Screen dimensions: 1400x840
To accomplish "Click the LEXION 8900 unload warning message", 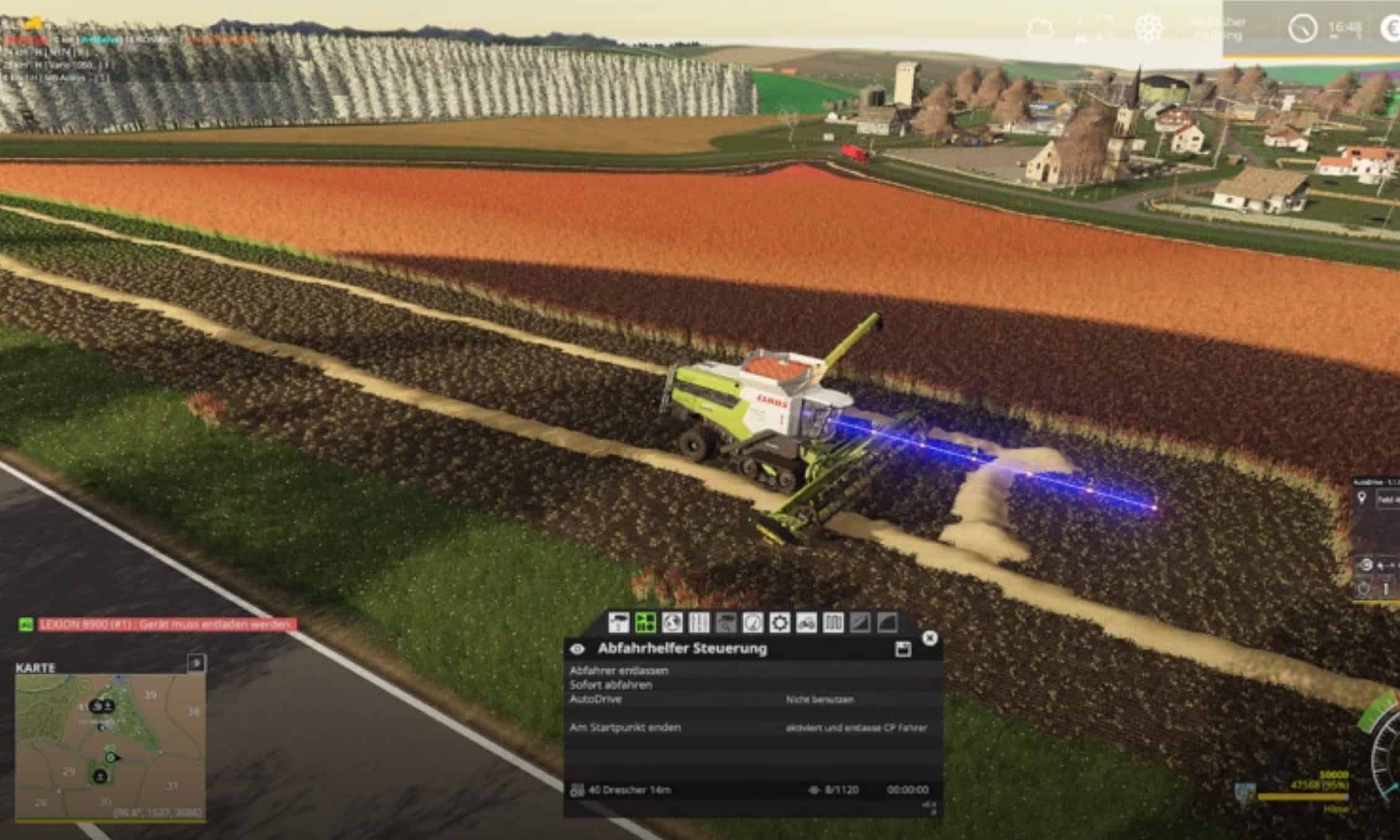I will (168, 624).
